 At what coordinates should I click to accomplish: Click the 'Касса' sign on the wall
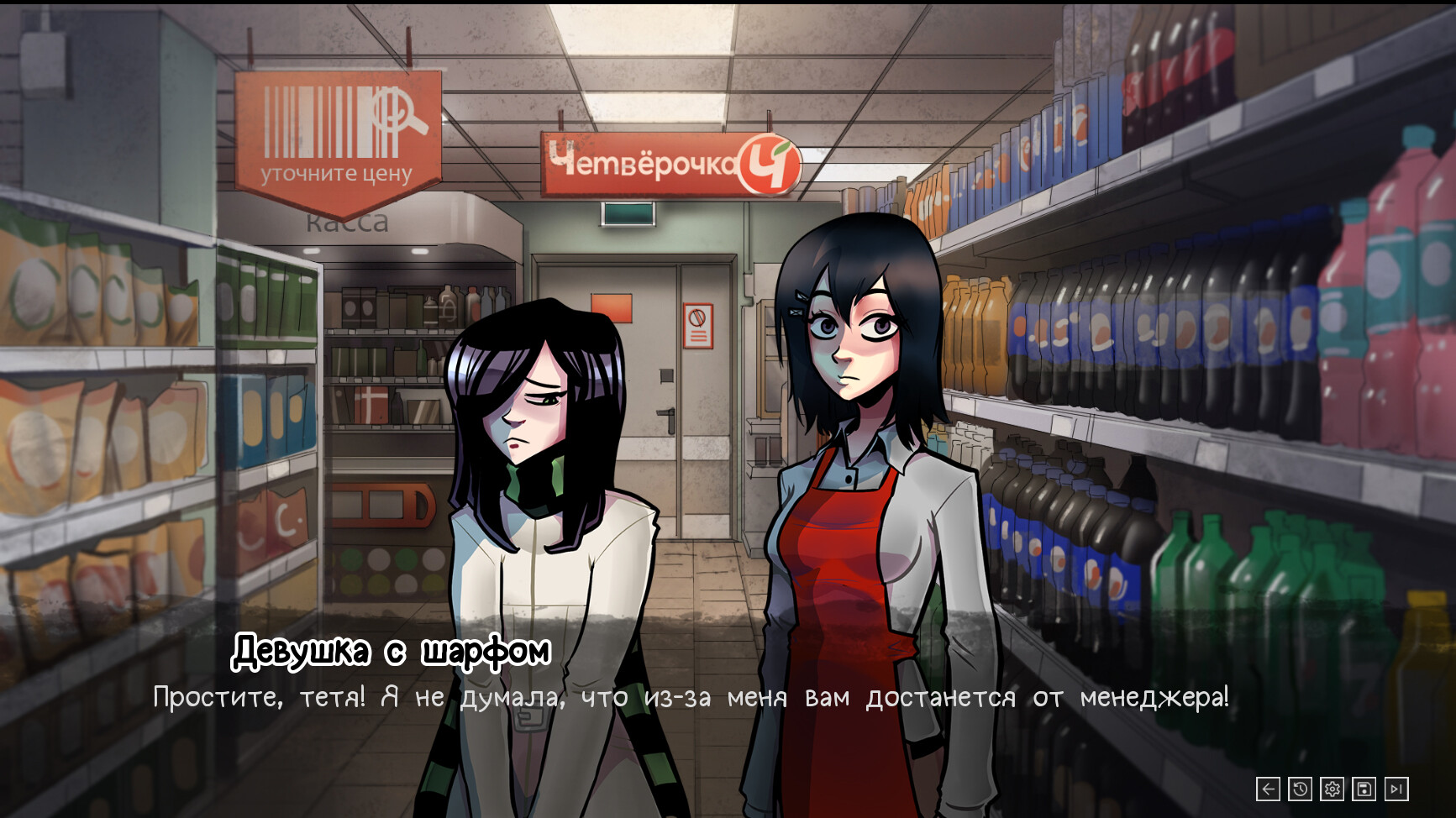coord(347,222)
